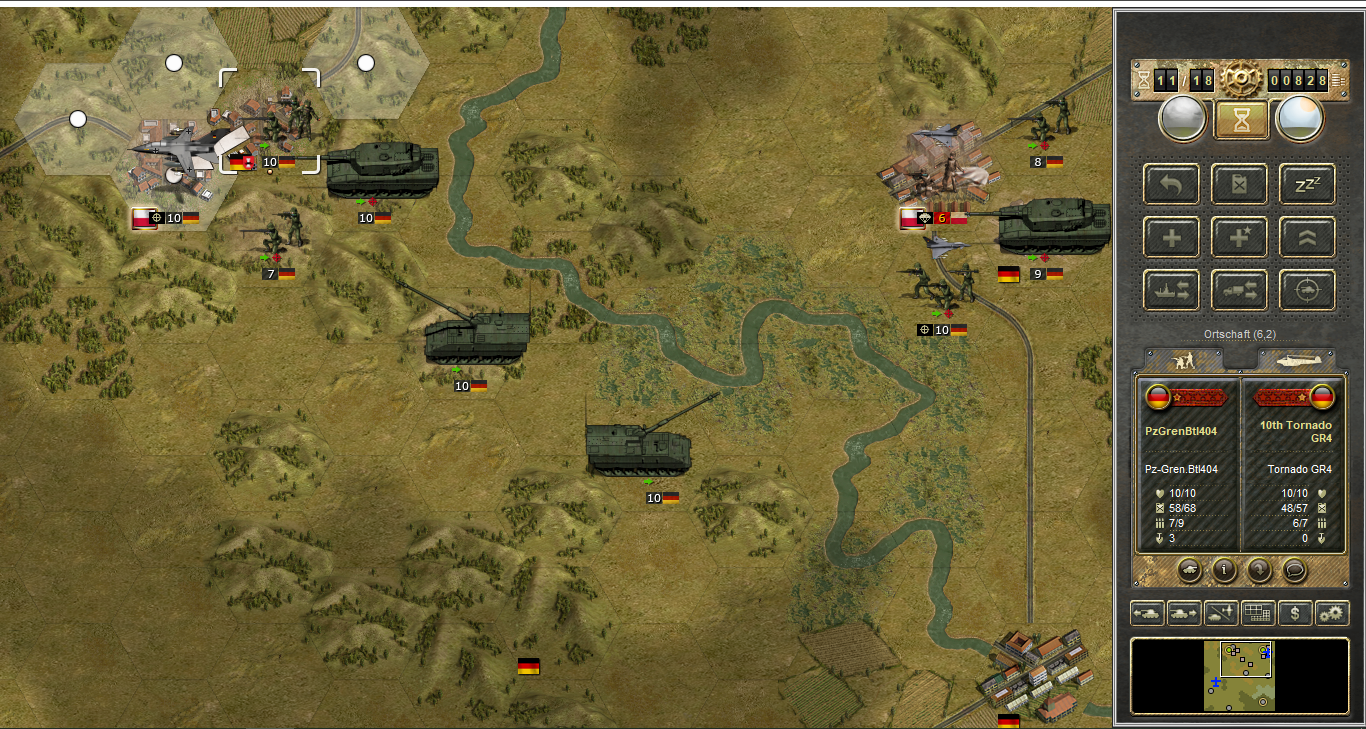Toggle truck transport mount button
Image resolution: width=1366 pixels, height=729 pixels.
pyautogui.click(x=1240, y=290)
